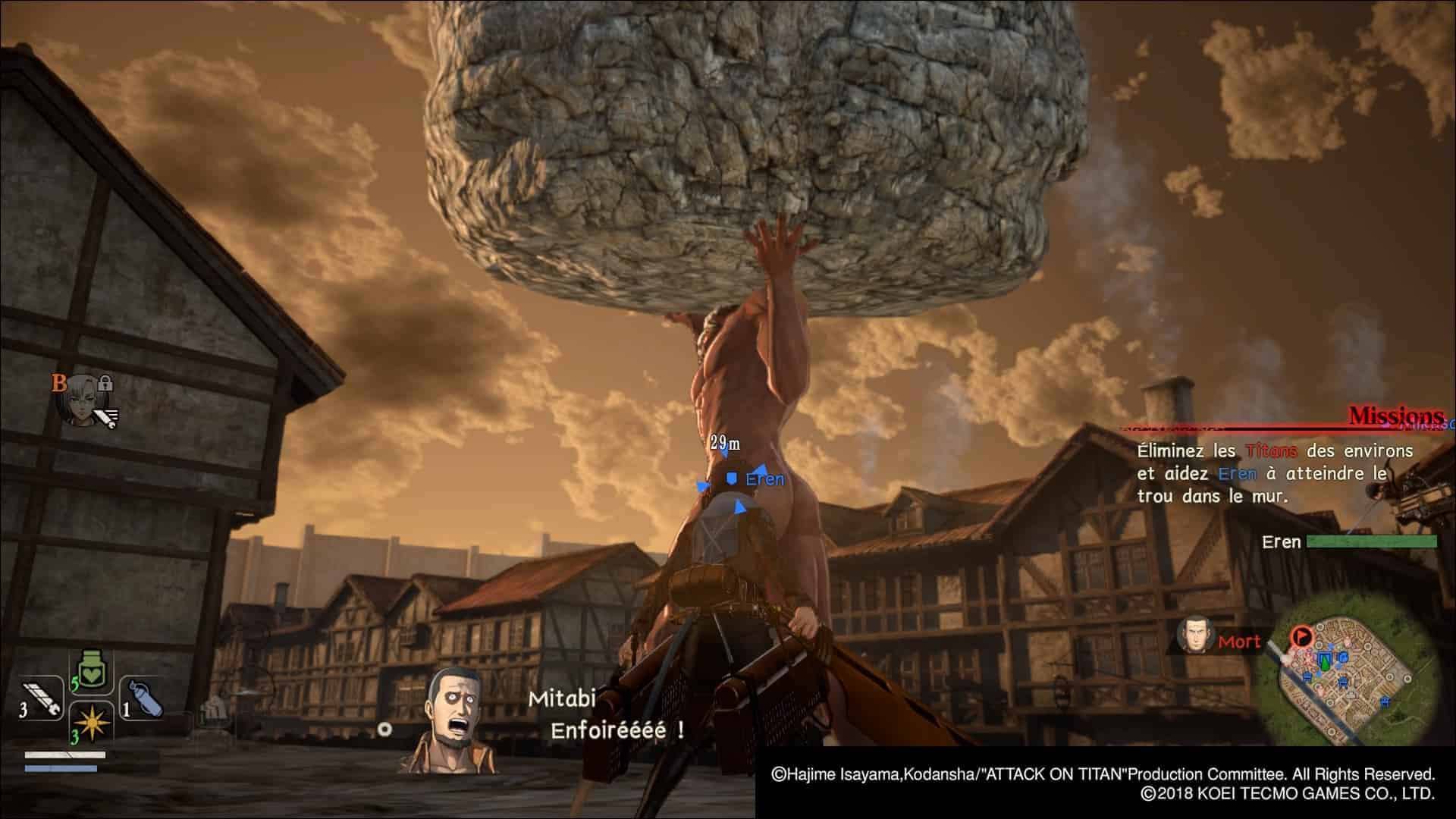1456x819 pixels.
Task: Select the dead comrade portrait labeled Mort
Action: (x=1196, y=635)
